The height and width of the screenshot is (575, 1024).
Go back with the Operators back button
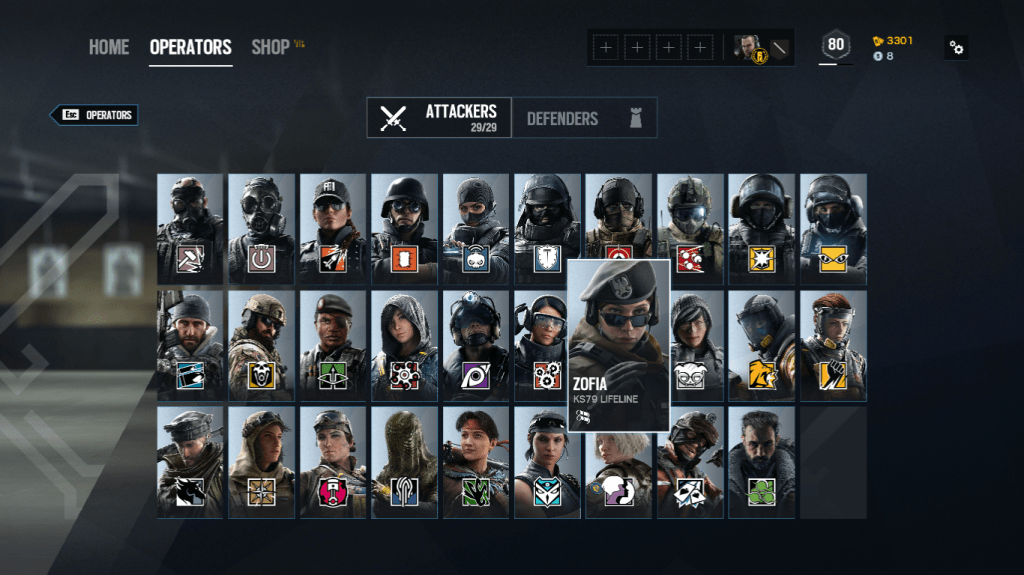tap(95, 115)
